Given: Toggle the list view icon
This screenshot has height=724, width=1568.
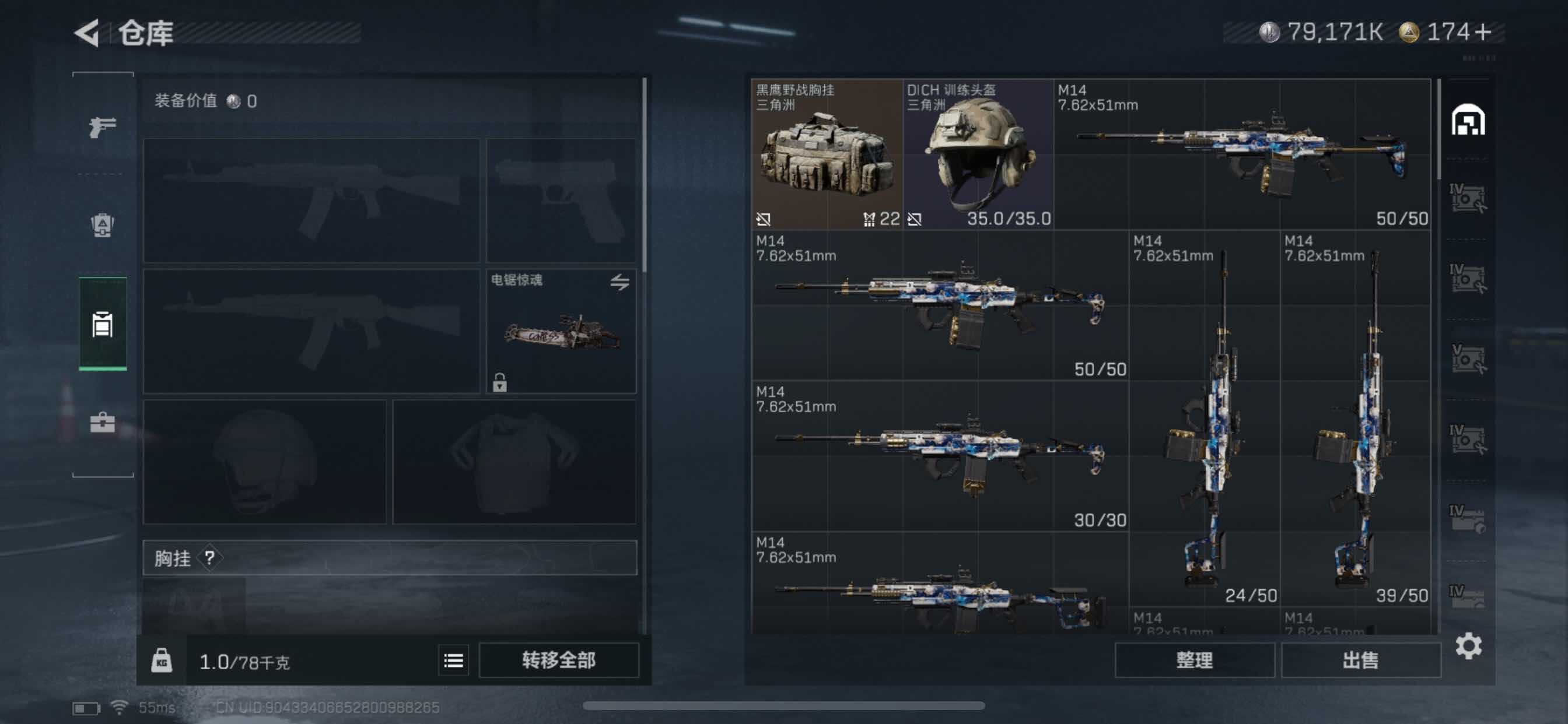Looking at the screenshot, I should [x=453, y=660].
